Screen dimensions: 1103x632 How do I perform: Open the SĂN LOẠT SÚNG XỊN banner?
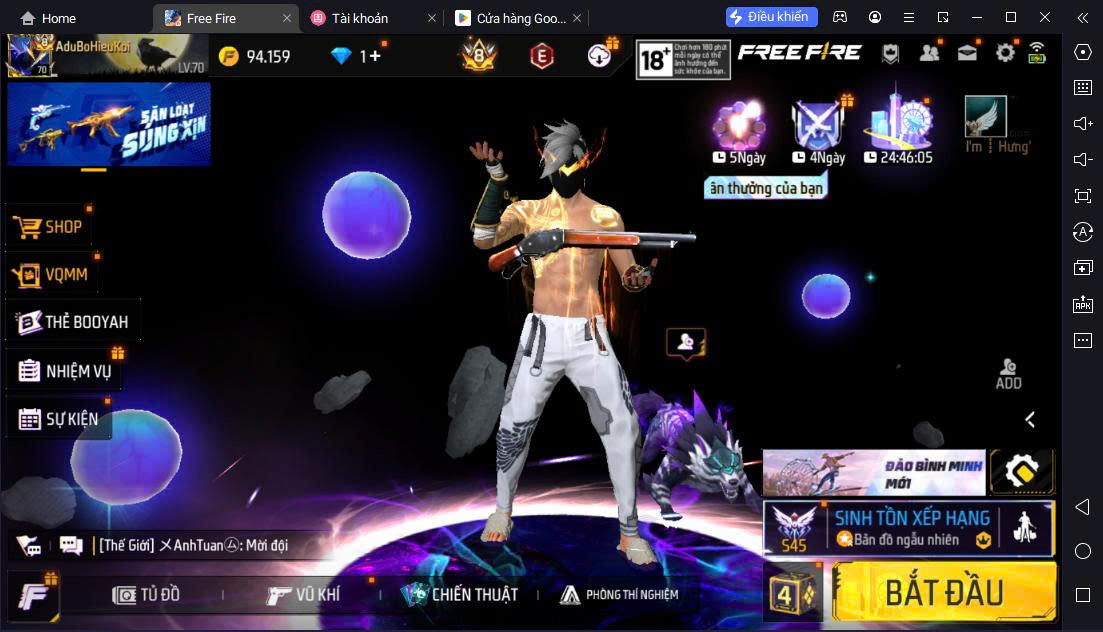pos(109,124)
